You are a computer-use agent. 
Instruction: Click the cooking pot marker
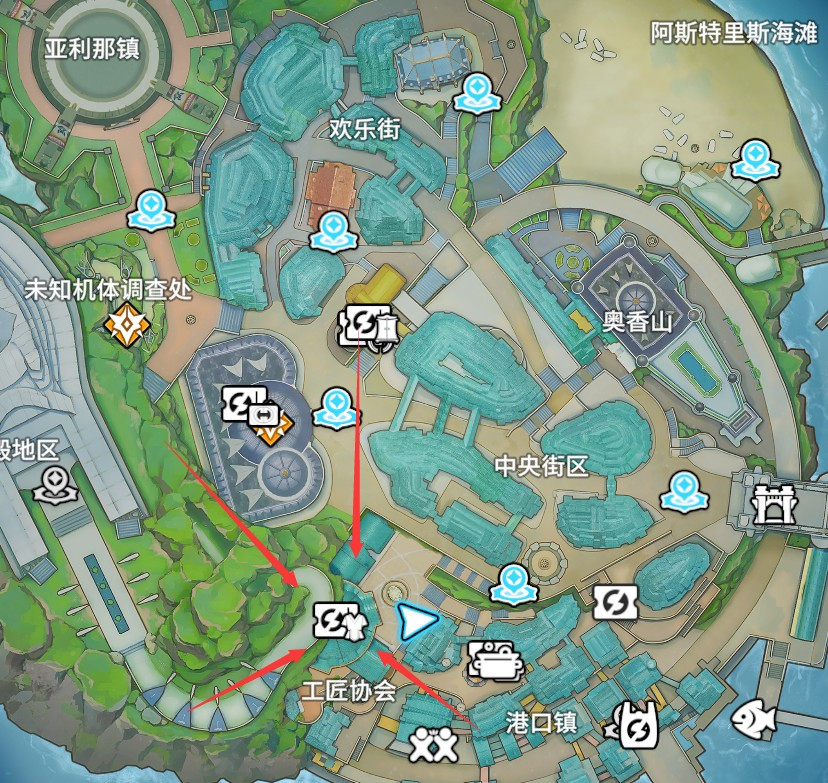[490, 659]
